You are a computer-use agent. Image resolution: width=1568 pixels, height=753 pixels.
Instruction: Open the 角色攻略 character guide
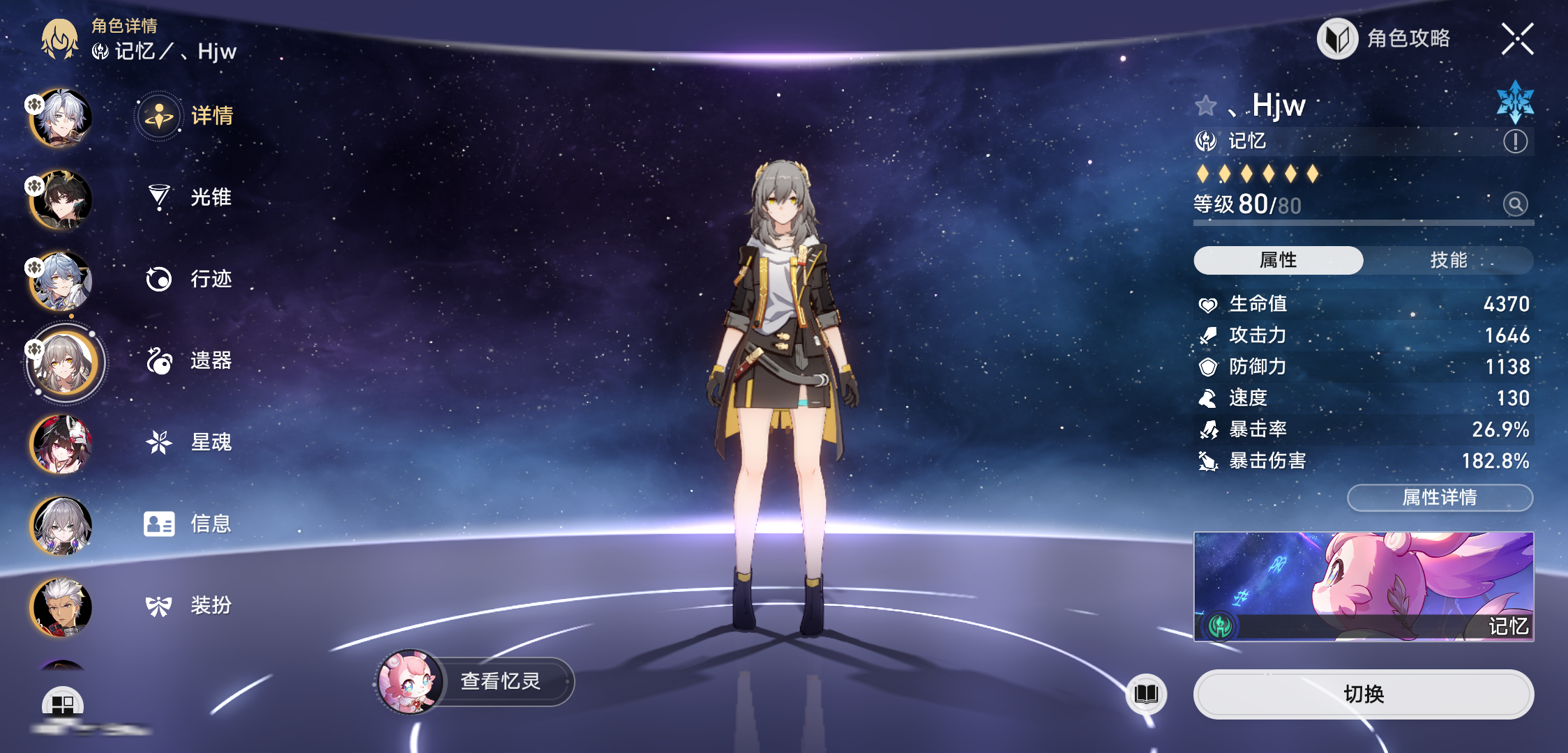coord(1385,39)
